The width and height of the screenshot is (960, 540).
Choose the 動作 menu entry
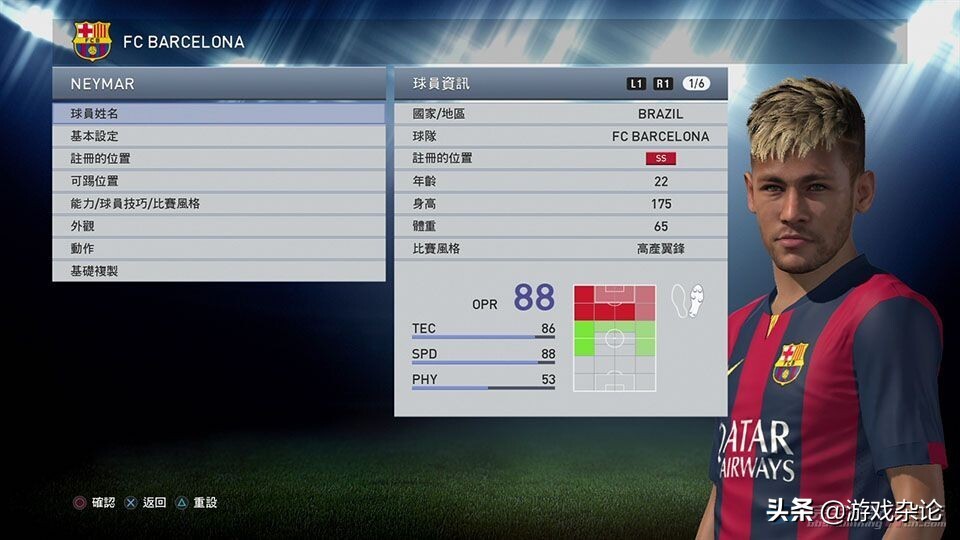coord(218,248)
